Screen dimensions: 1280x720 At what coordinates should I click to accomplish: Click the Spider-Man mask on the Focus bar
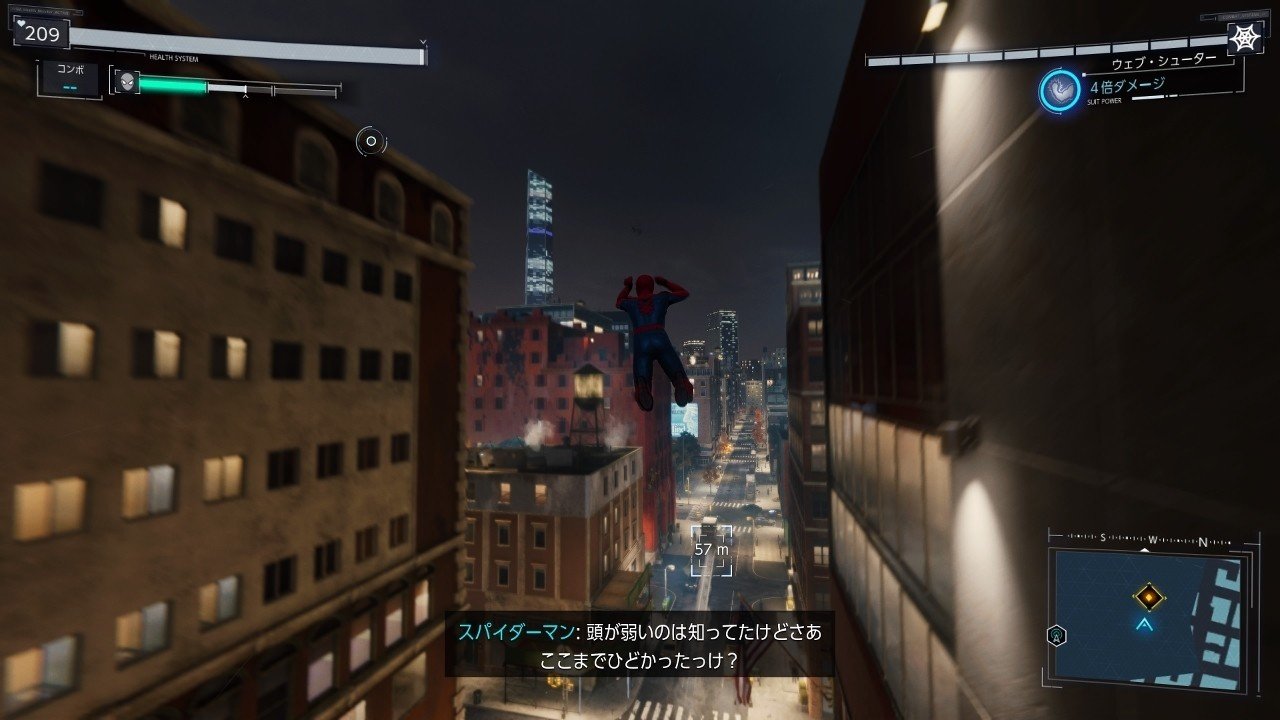127,81
